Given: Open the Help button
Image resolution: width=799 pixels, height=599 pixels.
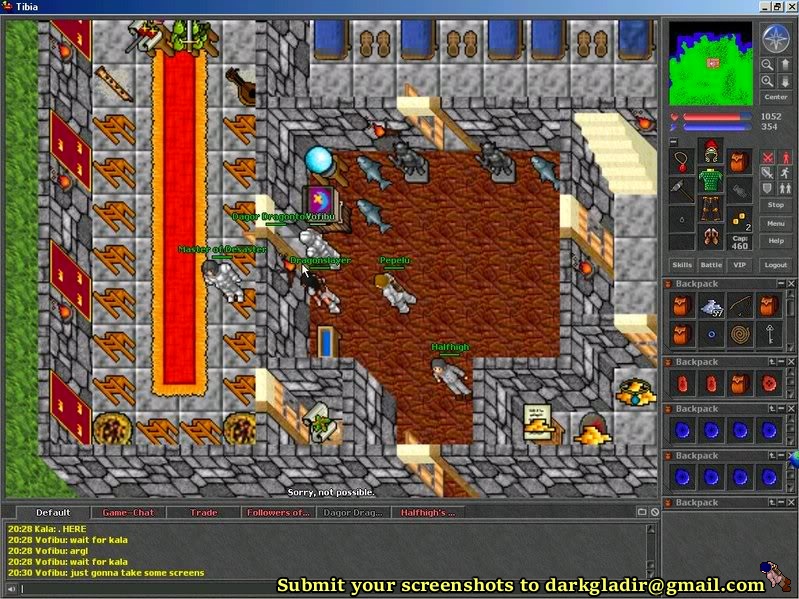Looking at the screenshot, I should tap(776, 241).
